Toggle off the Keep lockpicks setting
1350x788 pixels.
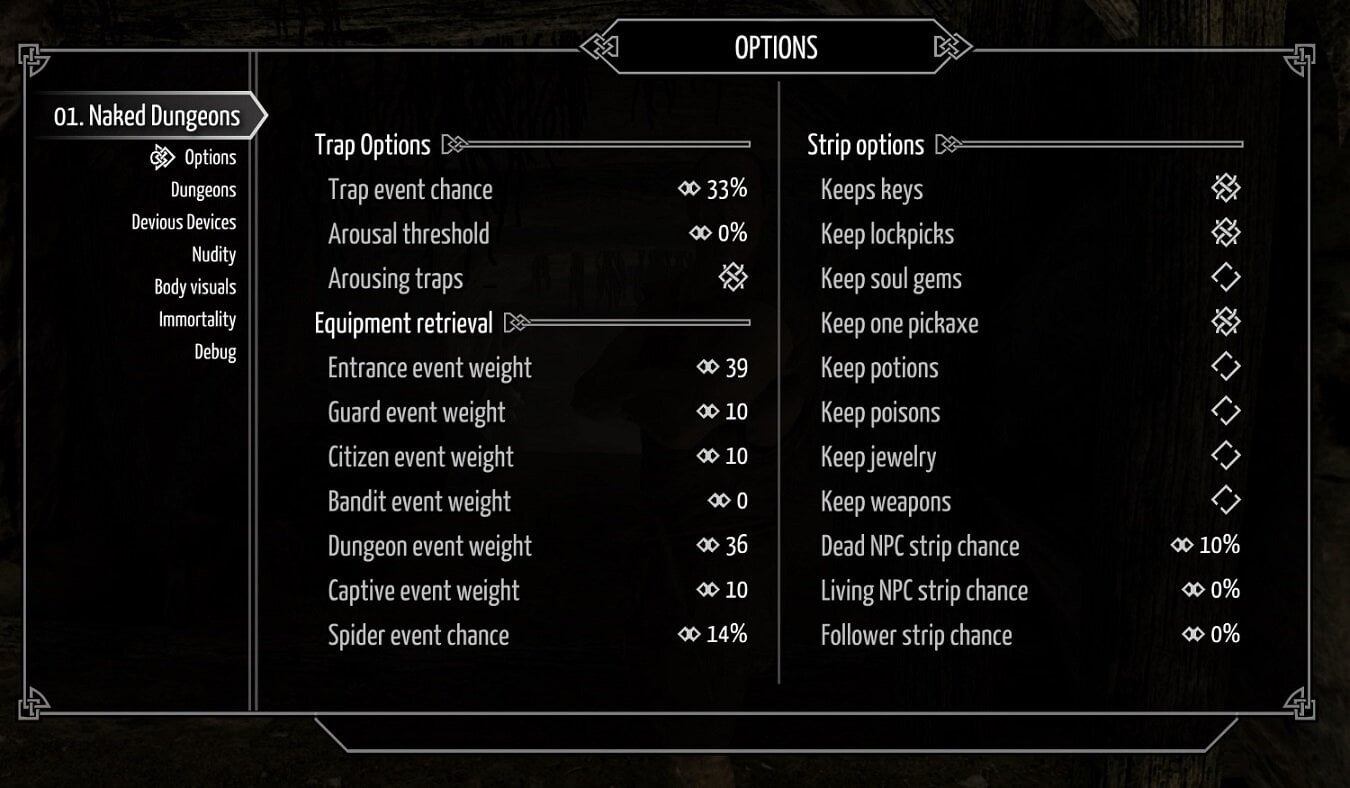click(x=1225, y=233)
